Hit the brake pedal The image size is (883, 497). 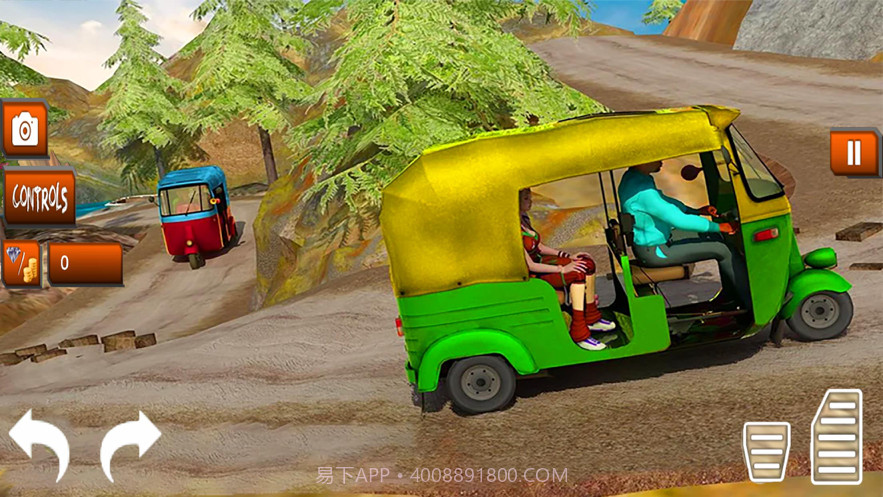point(766,451)
